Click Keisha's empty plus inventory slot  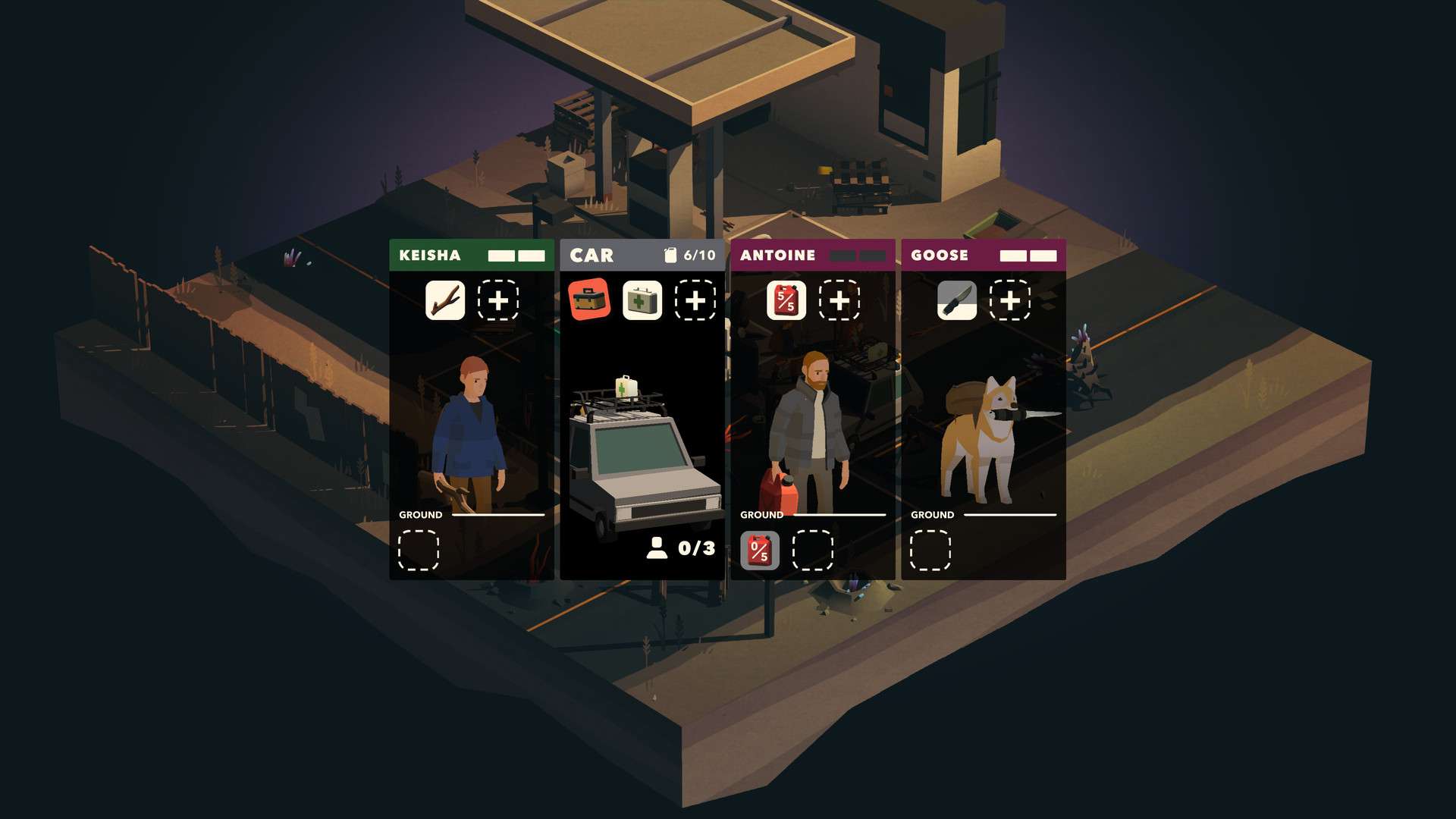(498, 300)
